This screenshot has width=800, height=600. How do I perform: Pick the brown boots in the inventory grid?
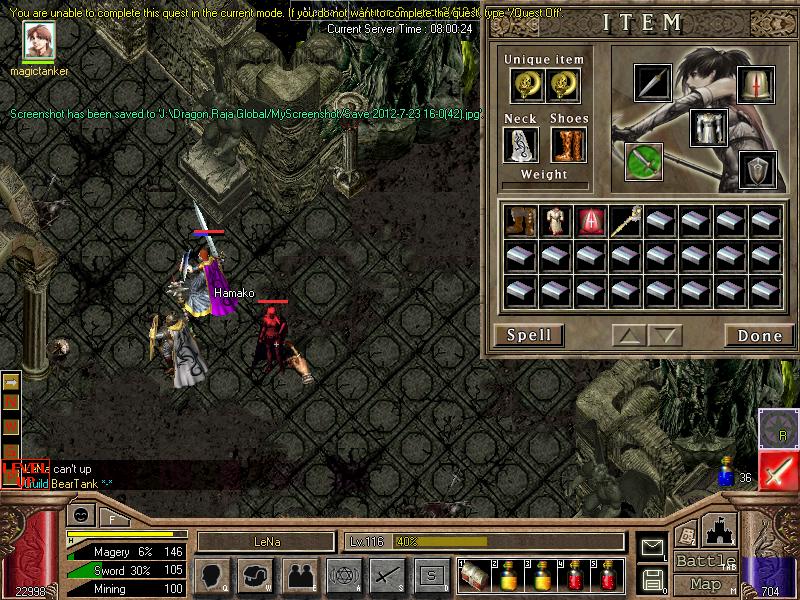tap(518, 221)
